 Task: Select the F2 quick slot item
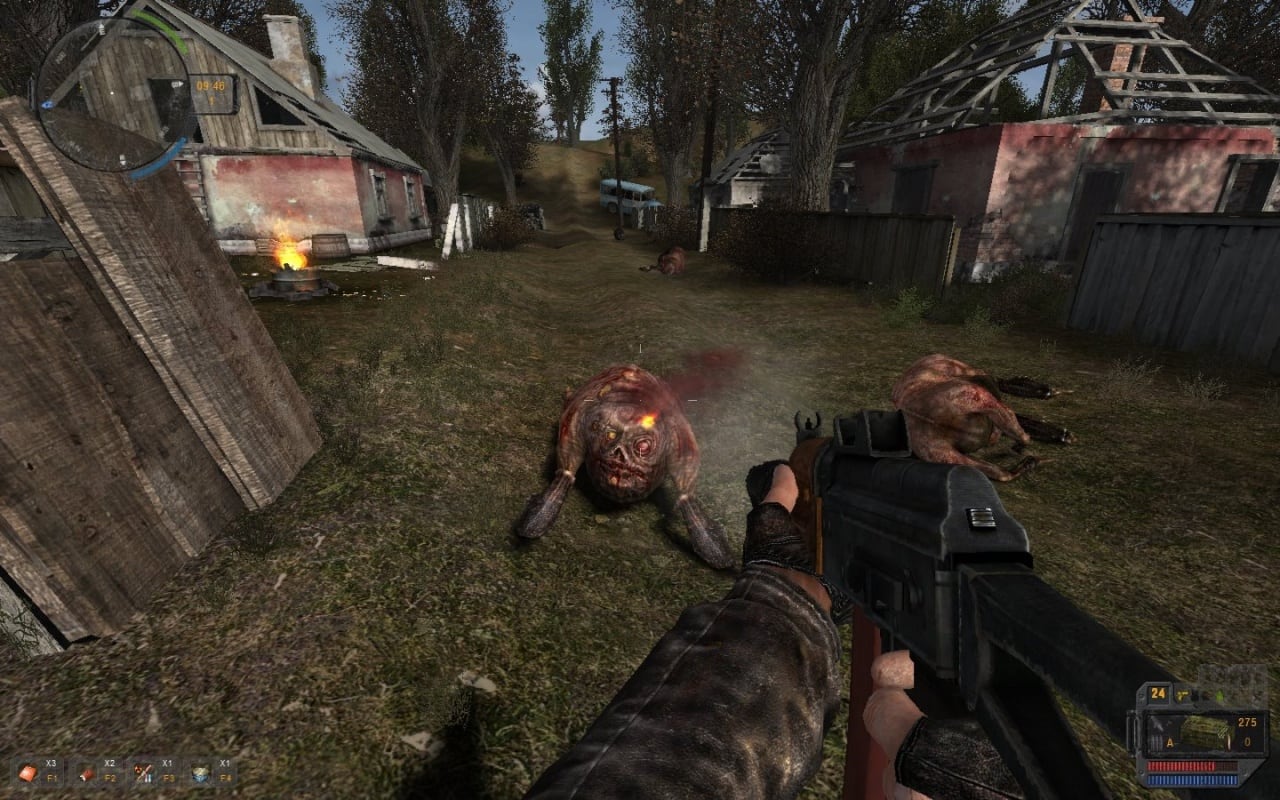(87, 771)
